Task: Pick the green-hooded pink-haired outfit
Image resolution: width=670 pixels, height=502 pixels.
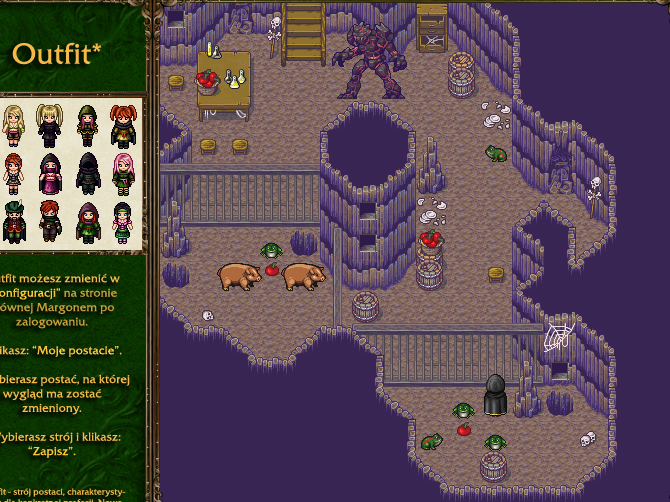Action: pyautogui.click(x=87, y=127)
